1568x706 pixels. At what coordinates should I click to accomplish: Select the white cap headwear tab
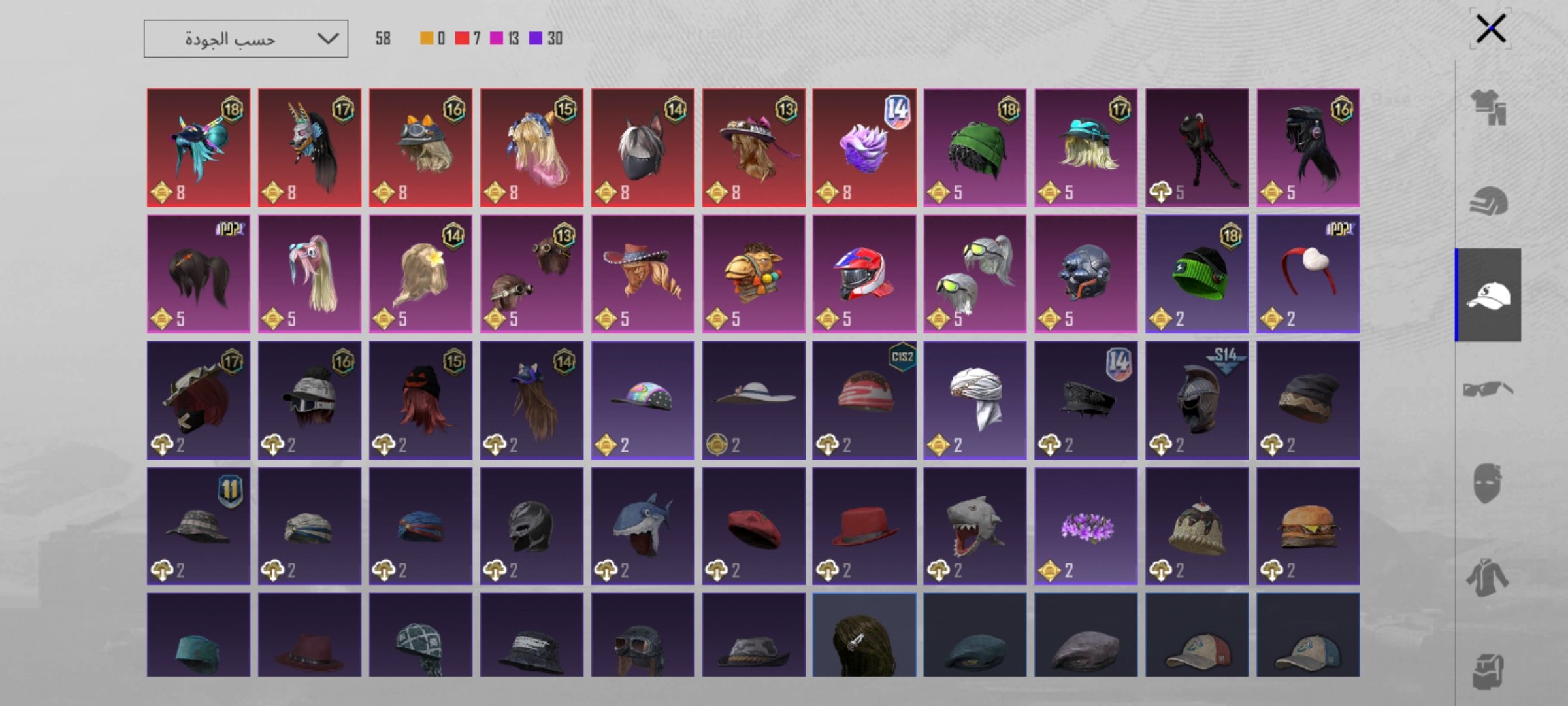pos(1488,295)
